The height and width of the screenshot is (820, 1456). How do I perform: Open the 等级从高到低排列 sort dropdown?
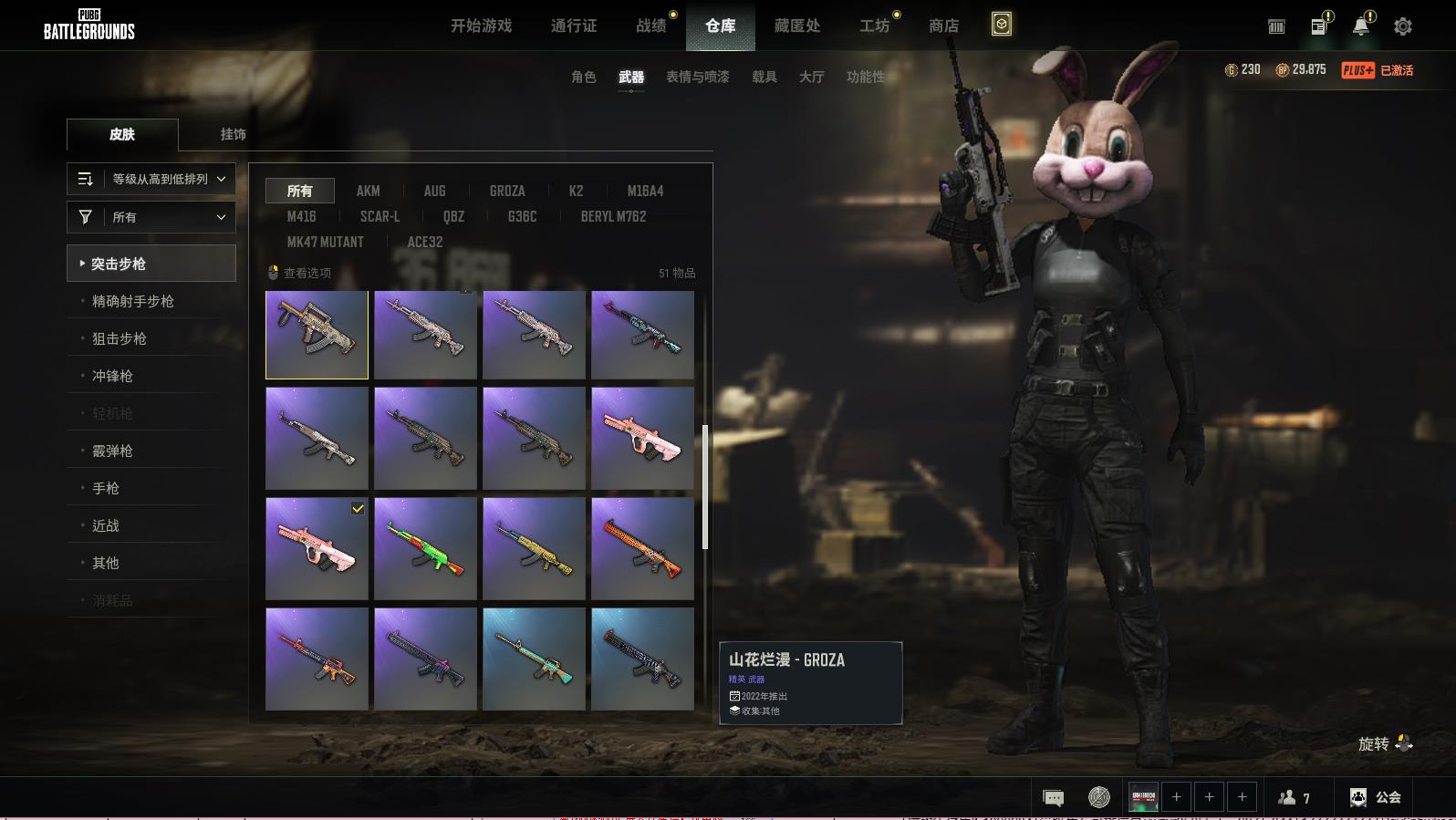[x=151, y=179]
